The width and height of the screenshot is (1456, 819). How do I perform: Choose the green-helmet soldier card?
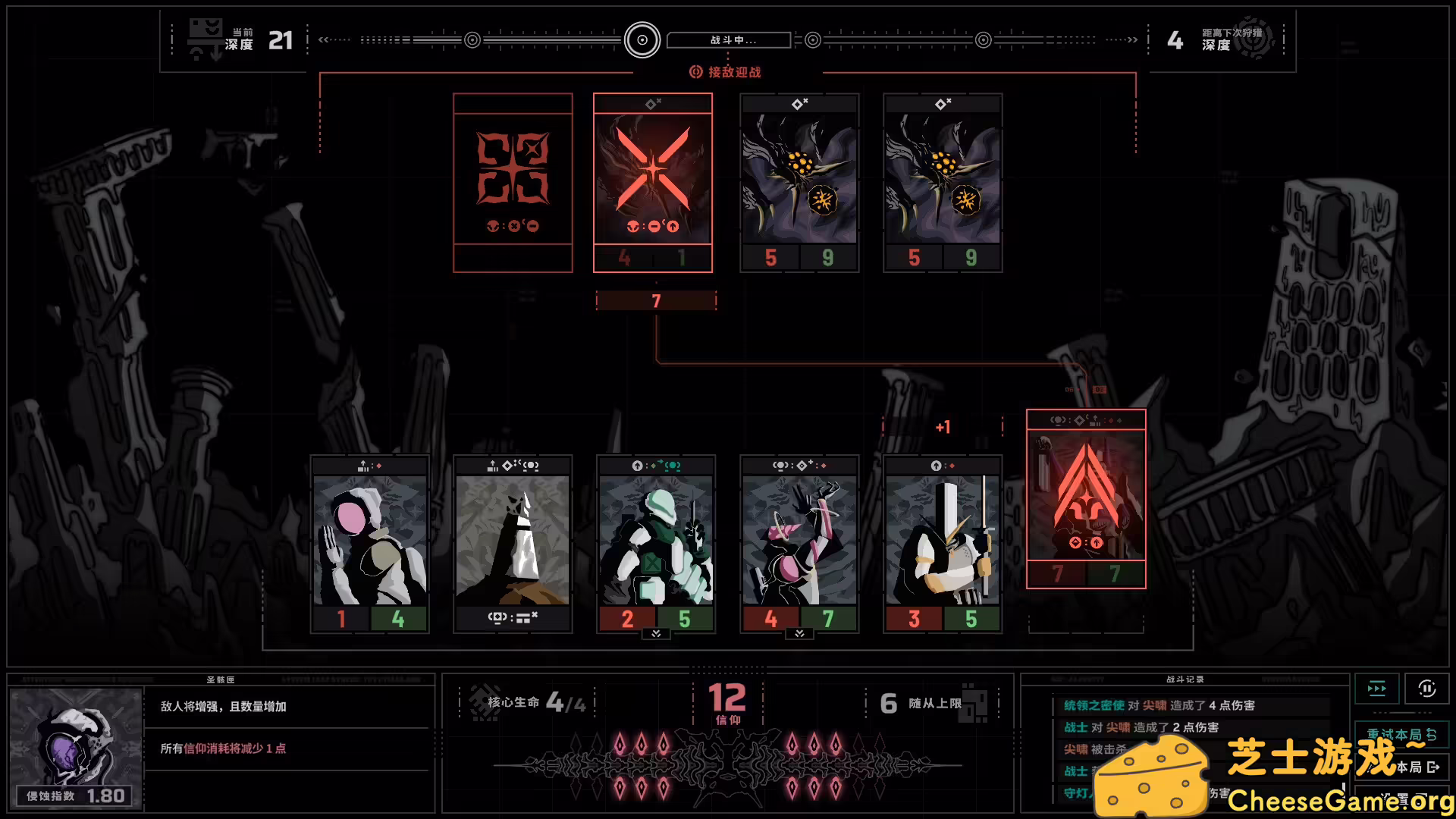point(656,543)
